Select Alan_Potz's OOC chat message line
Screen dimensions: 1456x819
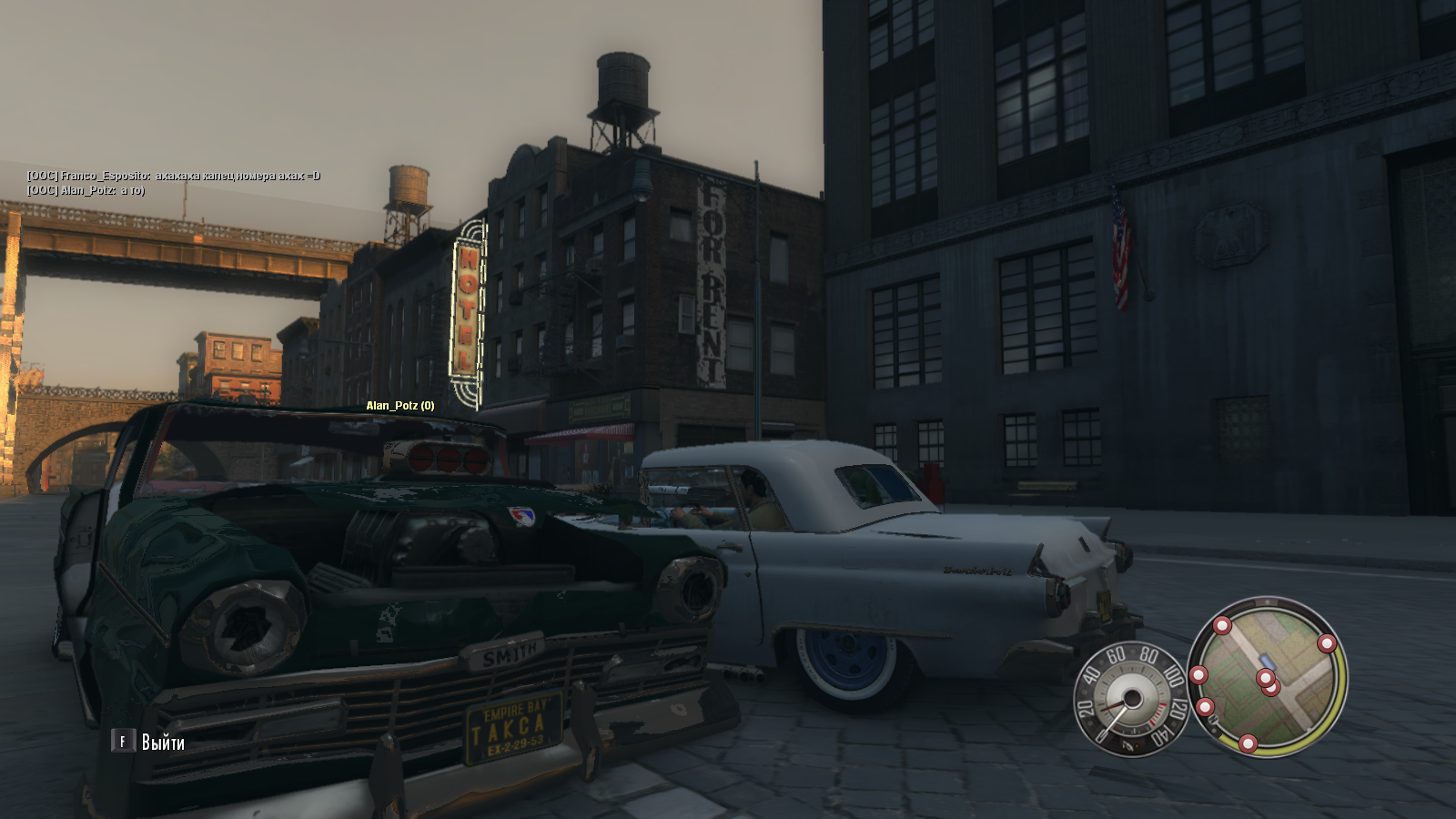point(86,190)
